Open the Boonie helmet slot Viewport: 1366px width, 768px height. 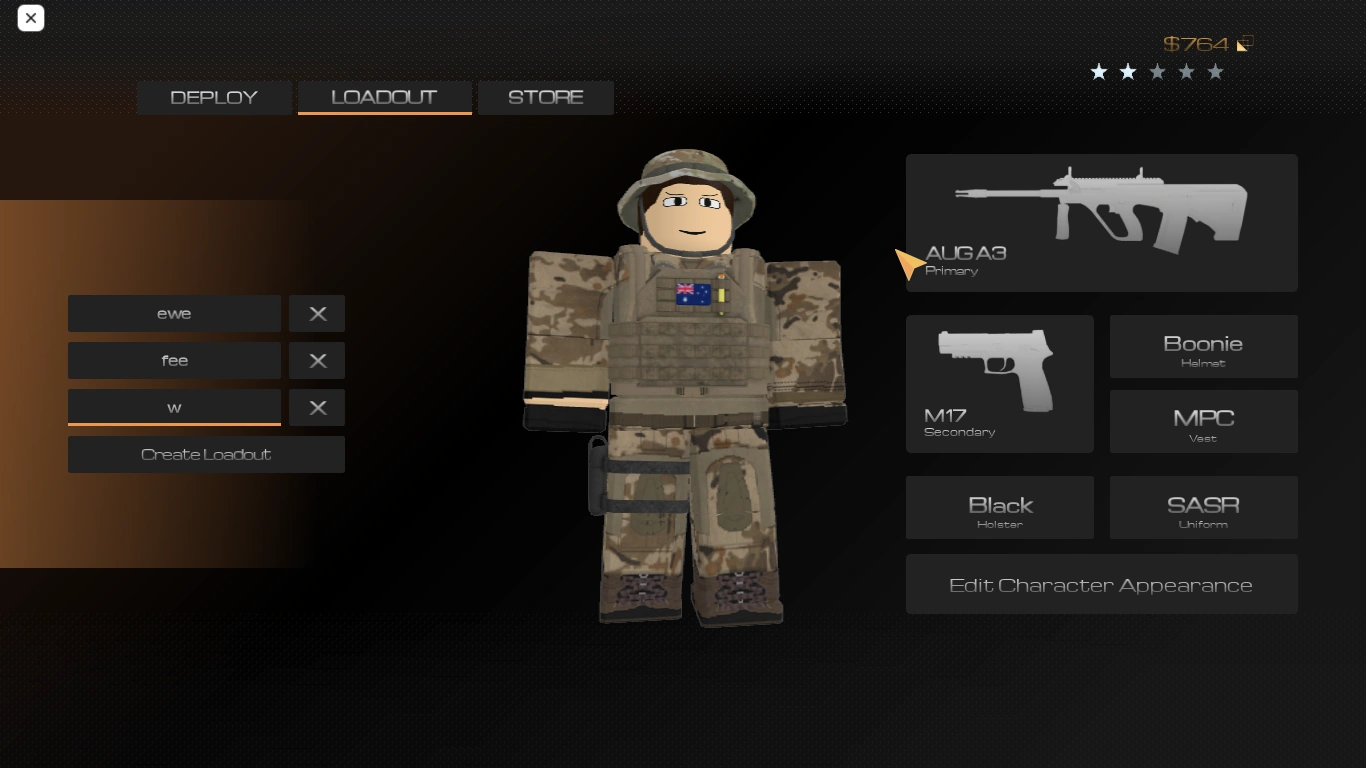pyautogui.click(x=1203, y=346)
